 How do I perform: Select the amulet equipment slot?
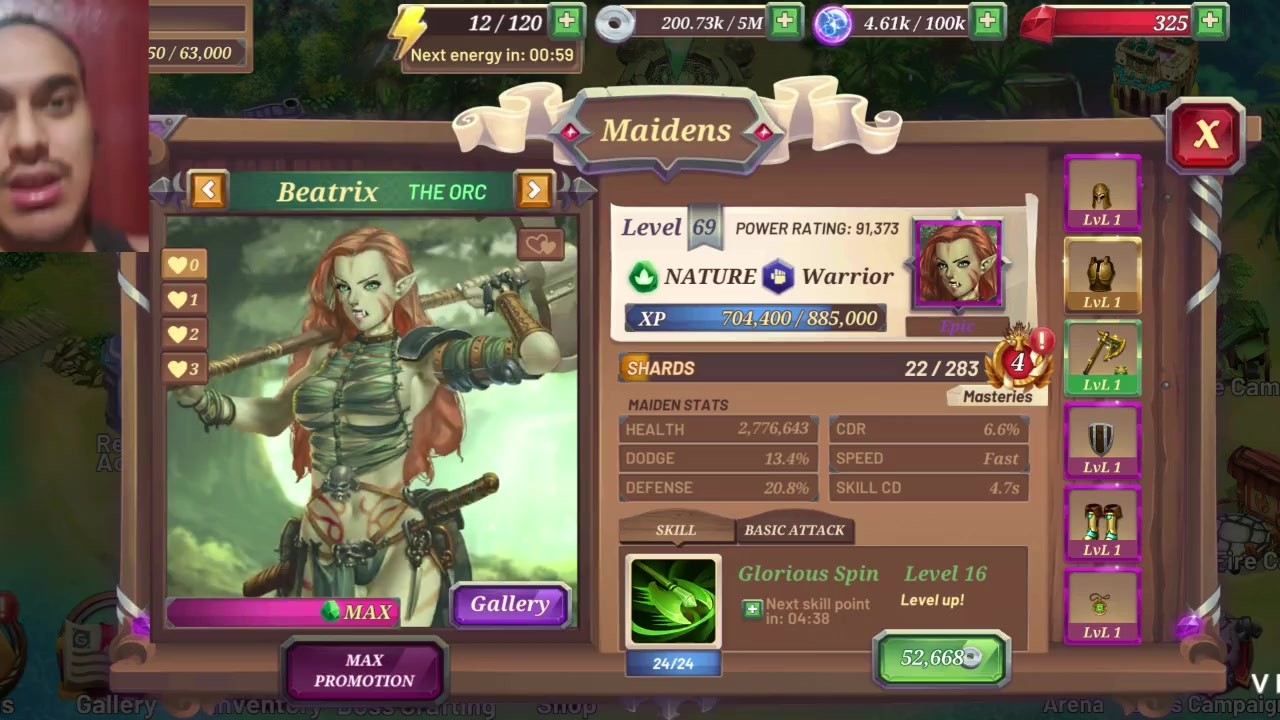pos(1102,606)
